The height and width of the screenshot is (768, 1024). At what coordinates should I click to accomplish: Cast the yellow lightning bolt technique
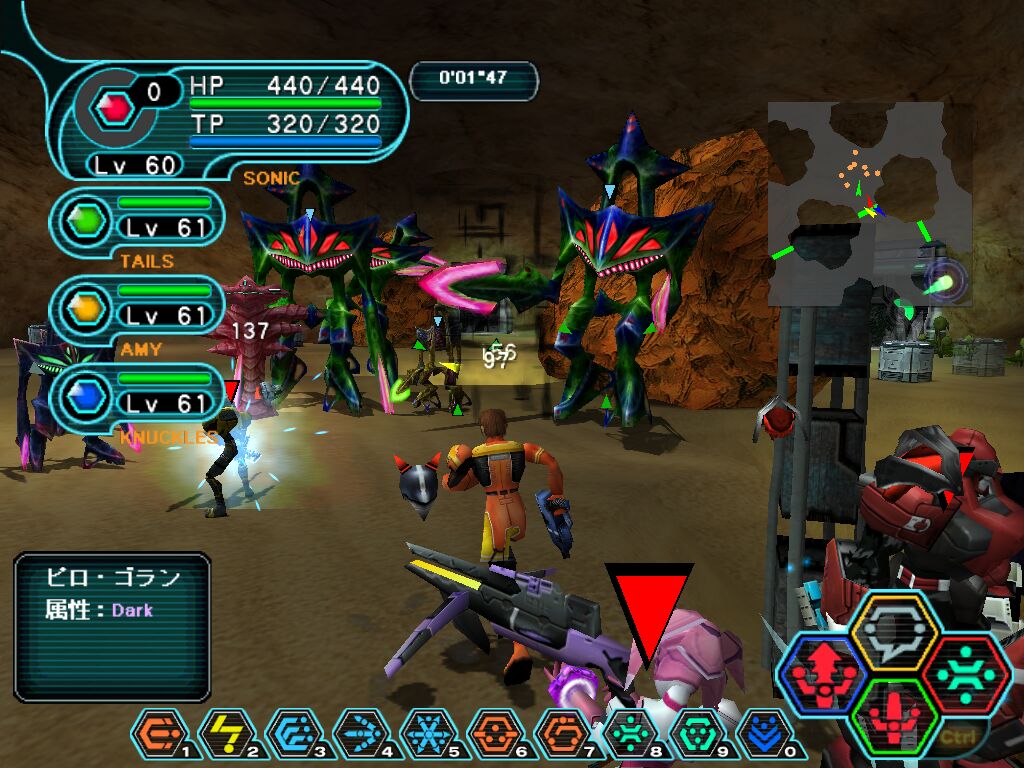[x=226, y=735]
